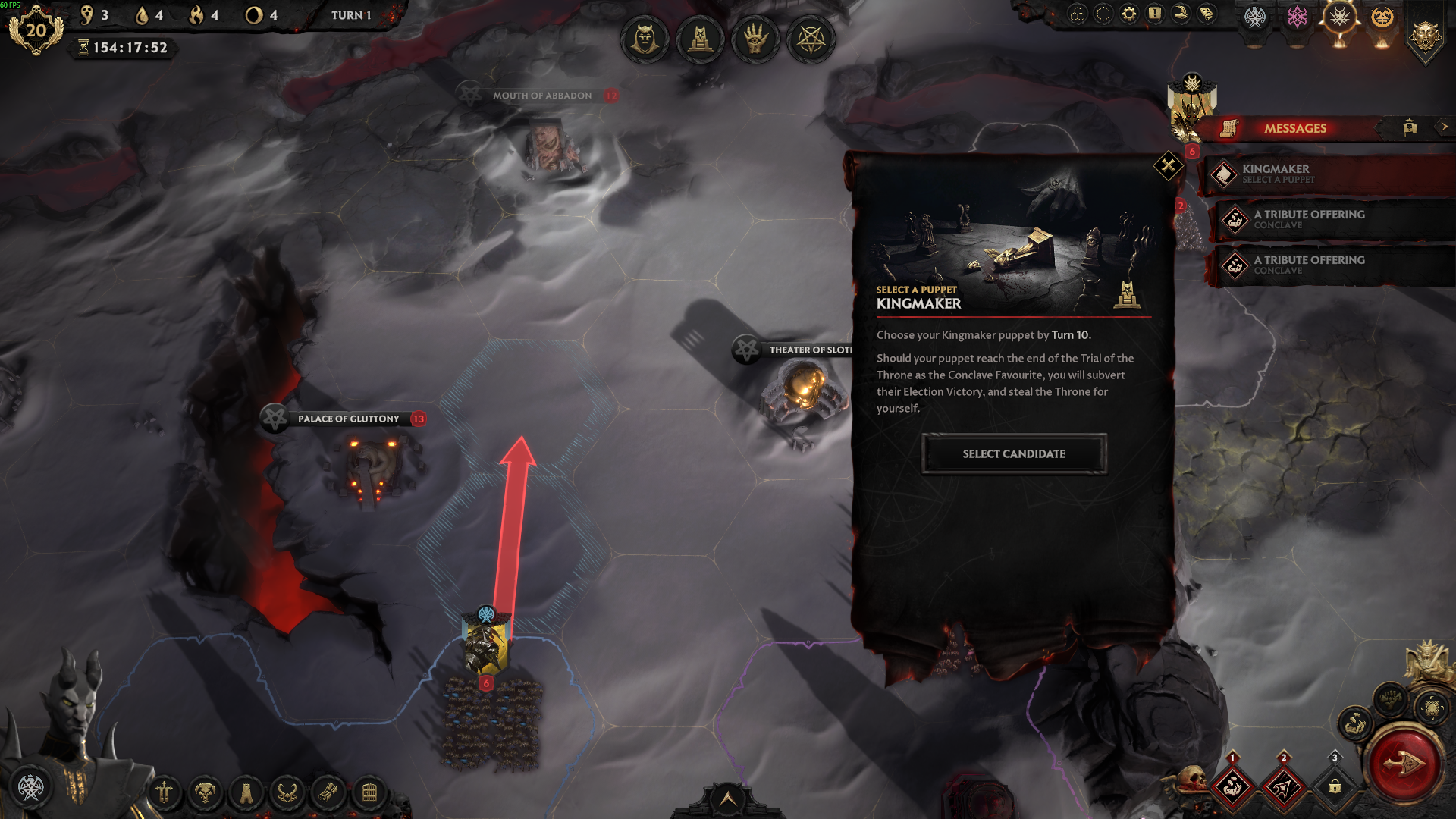Select the Palace of Gluttony label
1456x819 pixels.
[x=348, y=419]
